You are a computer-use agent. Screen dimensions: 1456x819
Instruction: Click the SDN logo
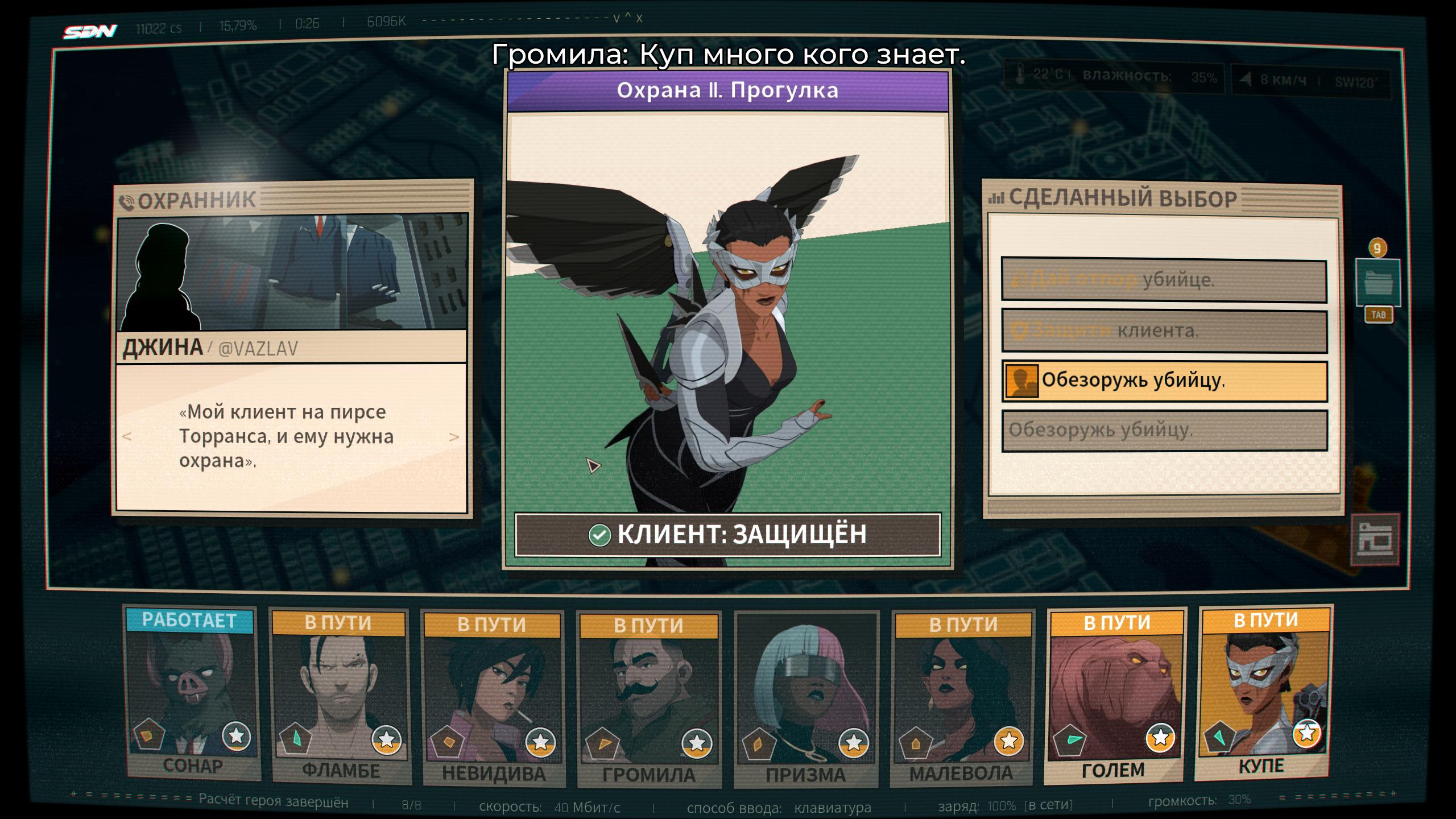pos(90,31)
